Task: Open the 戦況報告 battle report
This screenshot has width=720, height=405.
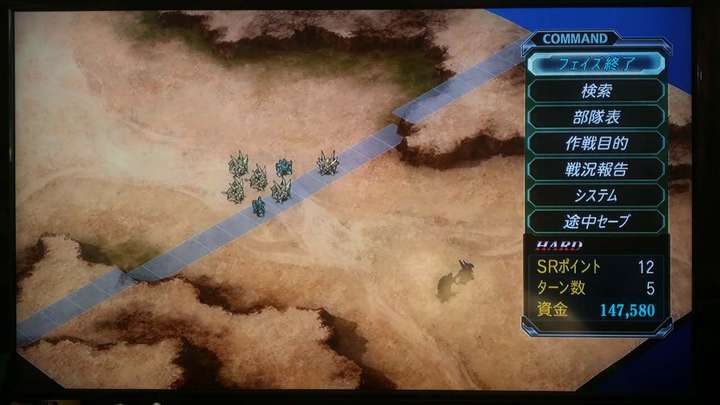Action: click(597, 169)
